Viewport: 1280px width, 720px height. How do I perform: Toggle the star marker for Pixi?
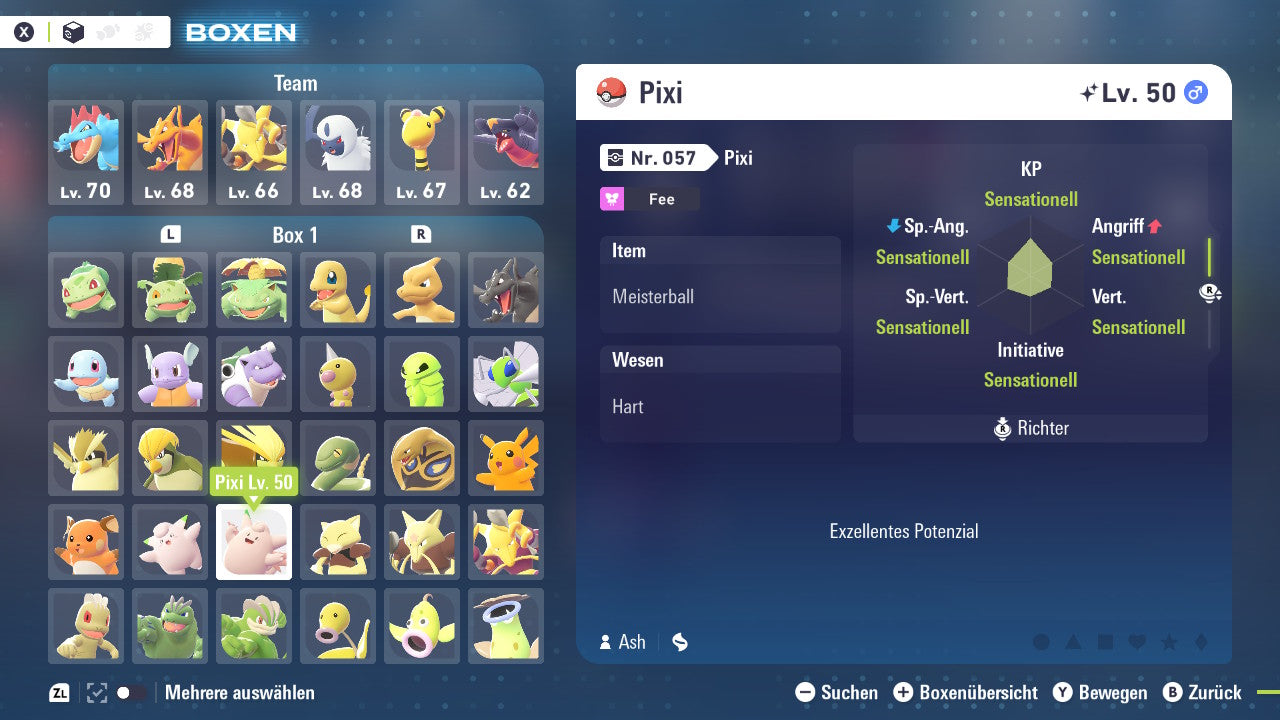coord(1169,643)
